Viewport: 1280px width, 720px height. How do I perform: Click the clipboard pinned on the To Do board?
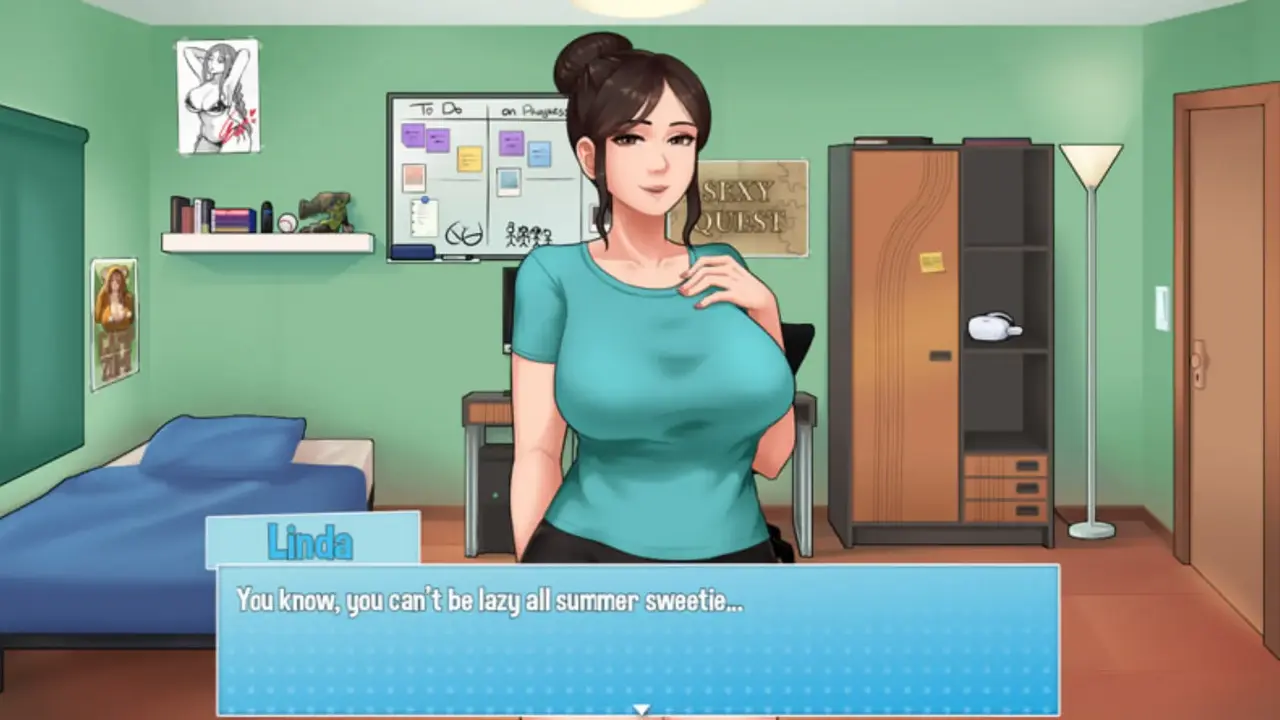click(424, 216)
